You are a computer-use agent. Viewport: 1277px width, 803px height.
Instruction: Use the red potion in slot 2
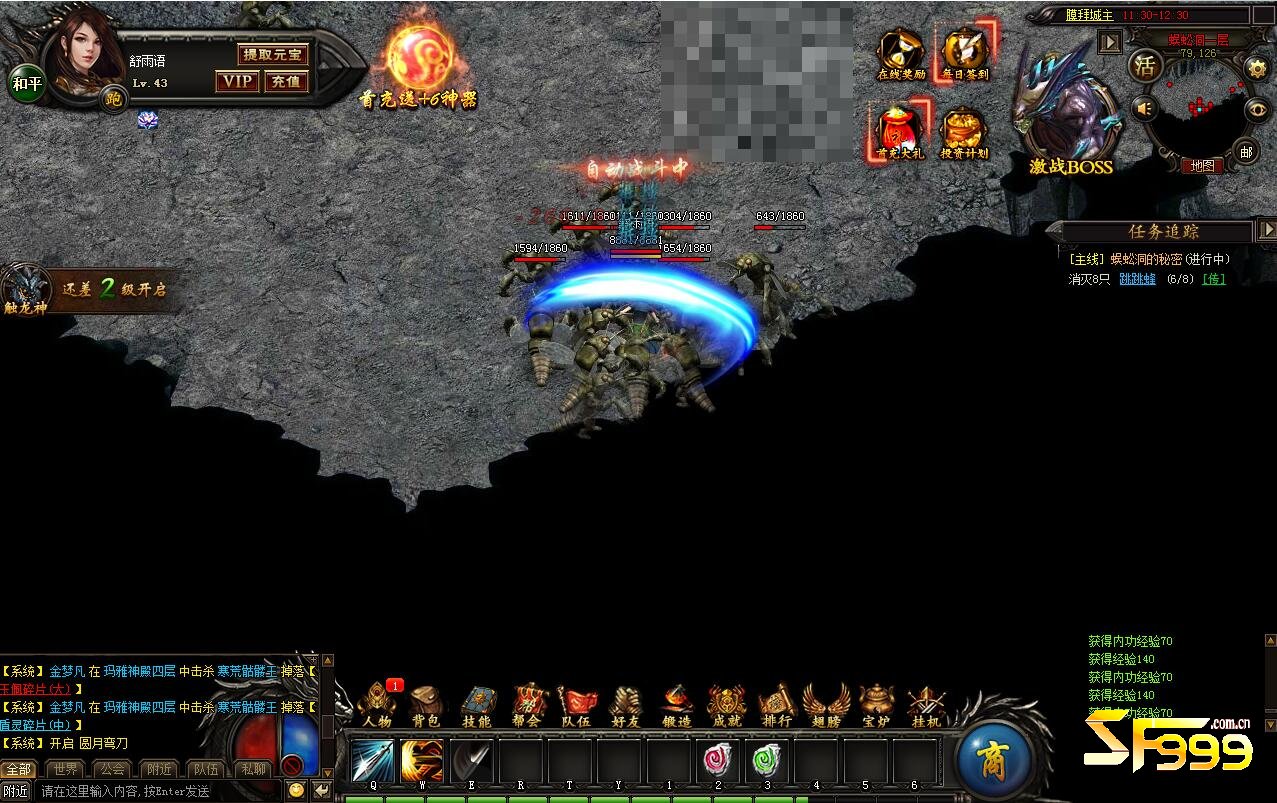tap(718, 761)
